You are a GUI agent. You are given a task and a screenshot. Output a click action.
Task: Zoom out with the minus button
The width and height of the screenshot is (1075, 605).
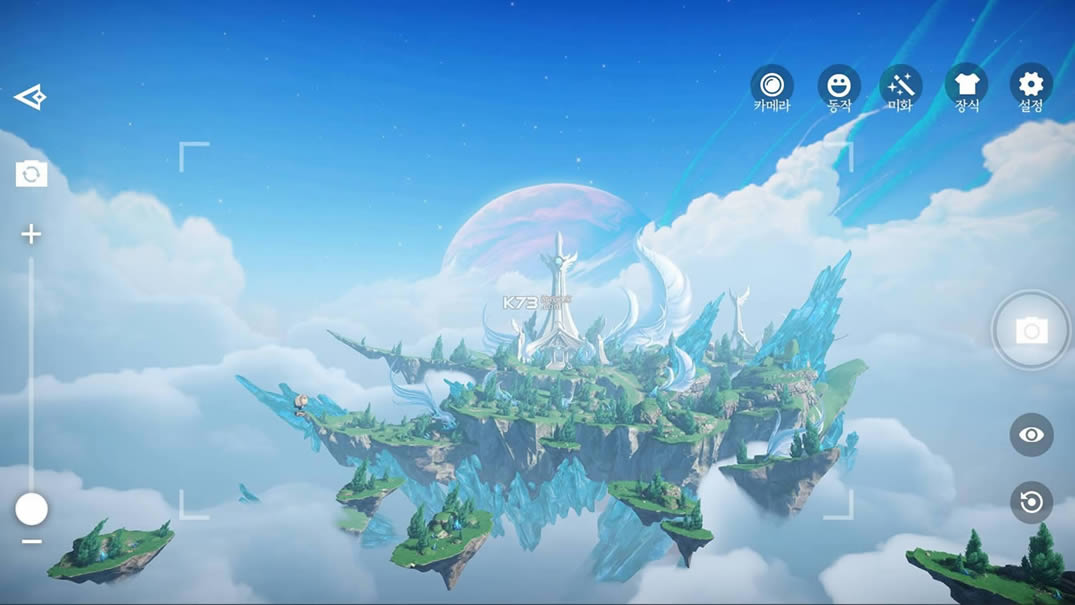pyautogui.click(x=31, y=541)
